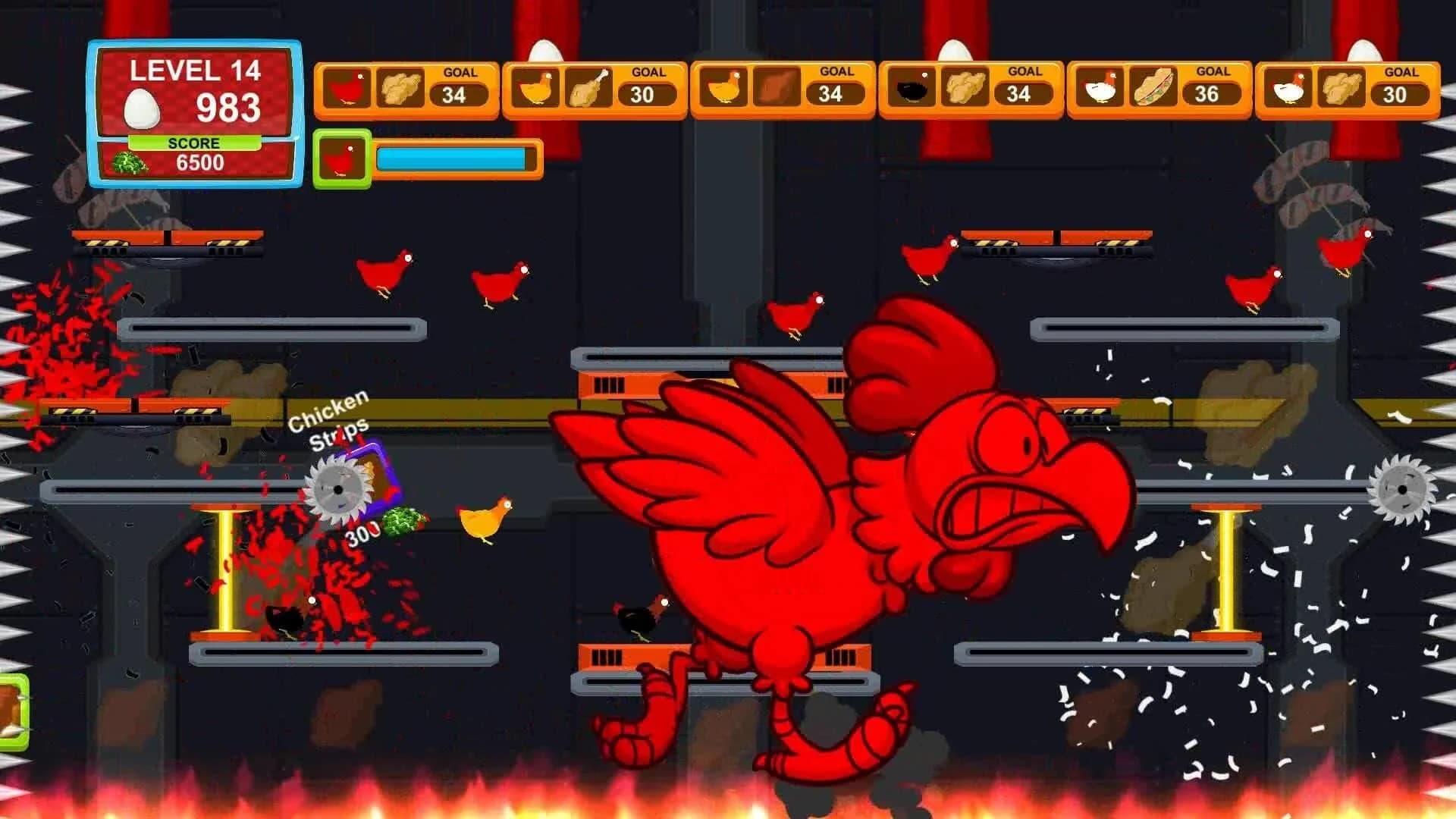The width and height of the screenshot is (1456, 819).
Task: Open the GOAL 34 counter in fourth panel
Action: coord(1021,94)
